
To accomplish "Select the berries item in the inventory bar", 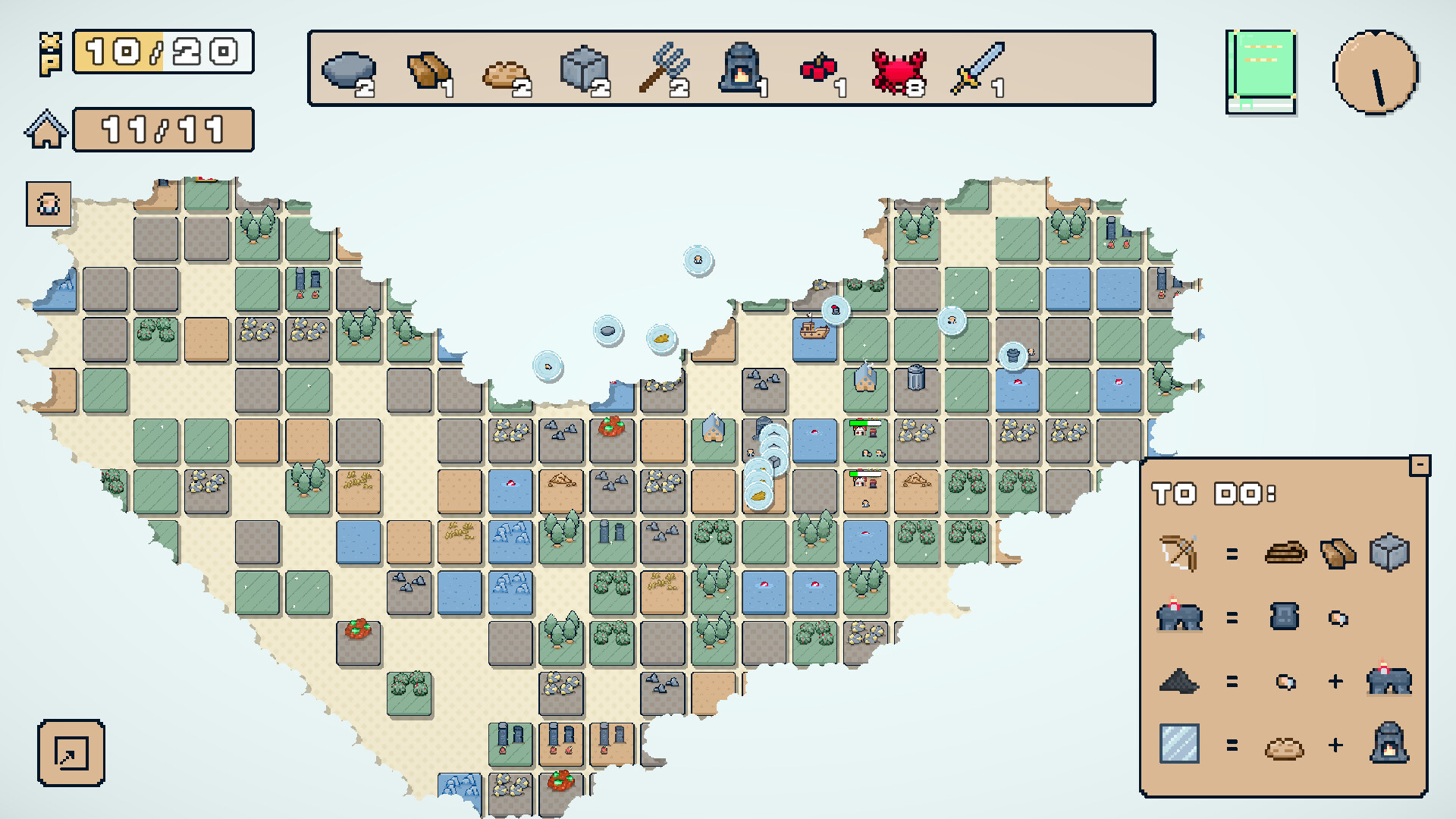I will coord(820,68).
